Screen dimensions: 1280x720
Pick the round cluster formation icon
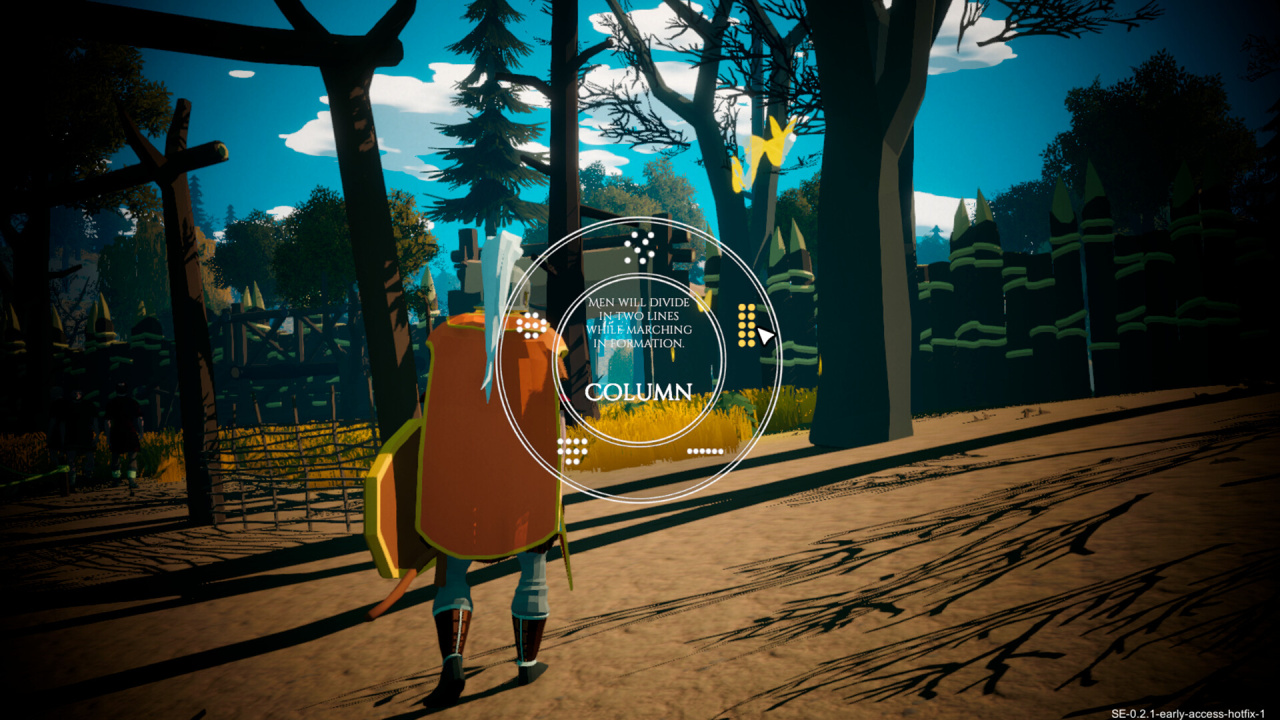point(531,325)
